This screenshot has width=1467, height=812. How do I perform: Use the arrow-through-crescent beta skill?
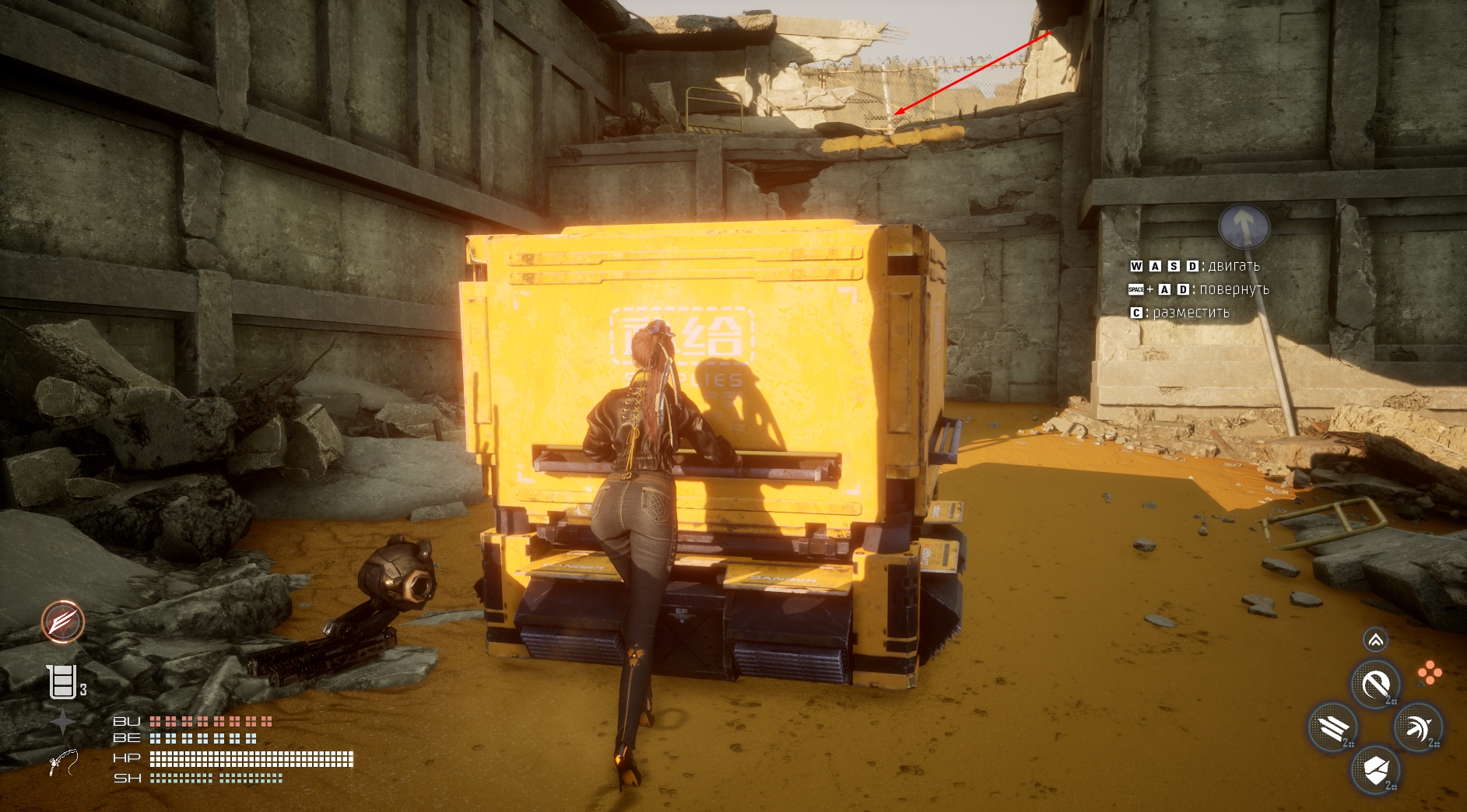click(x=1418, y=728)
